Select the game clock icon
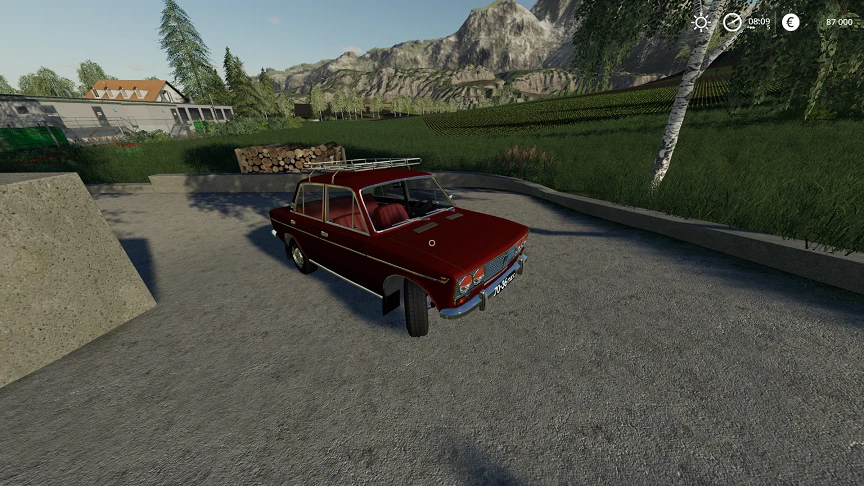 [x=733, y=22]
